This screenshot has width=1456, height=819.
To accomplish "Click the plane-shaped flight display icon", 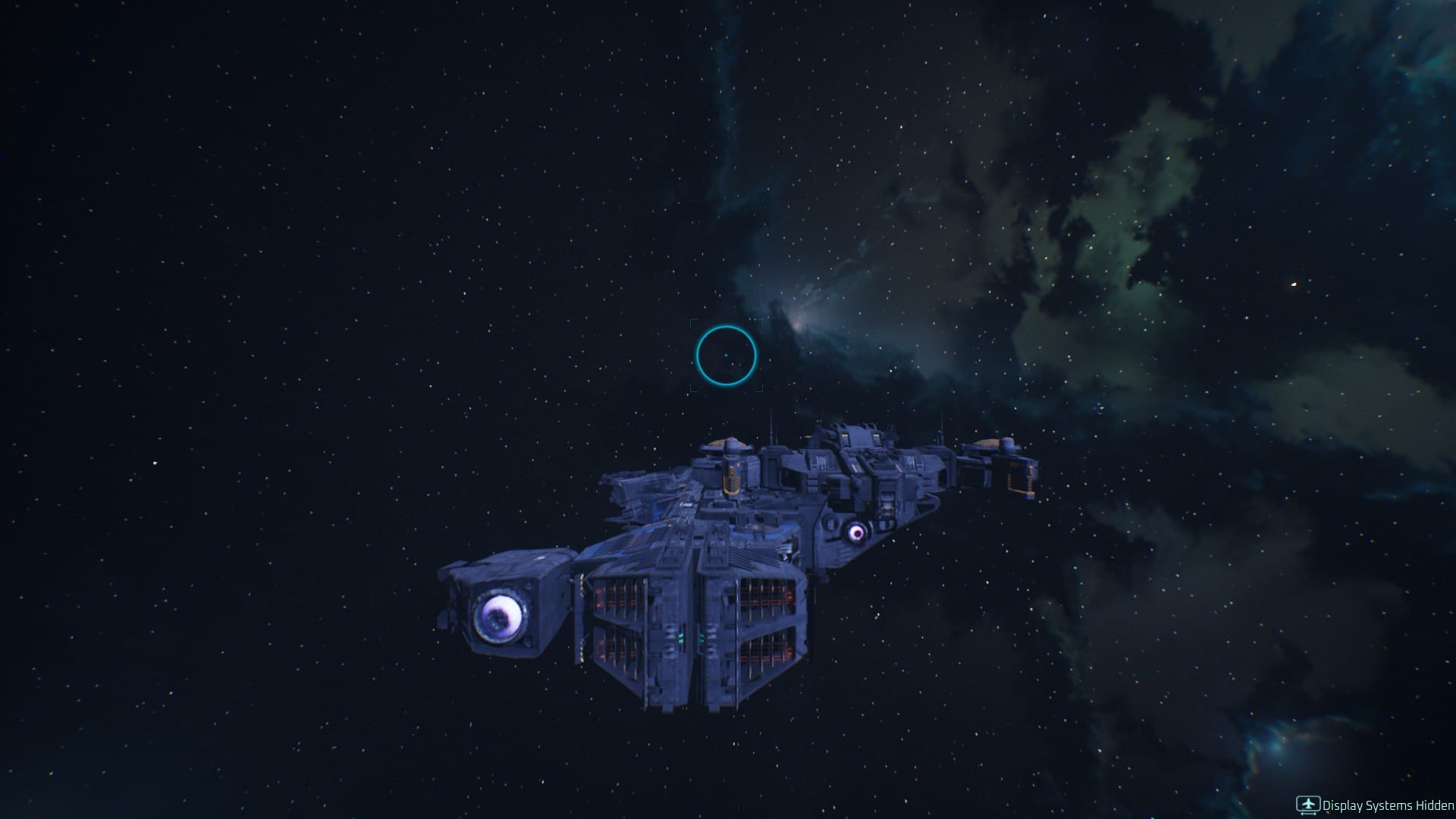I will [x=1307, y=803].
